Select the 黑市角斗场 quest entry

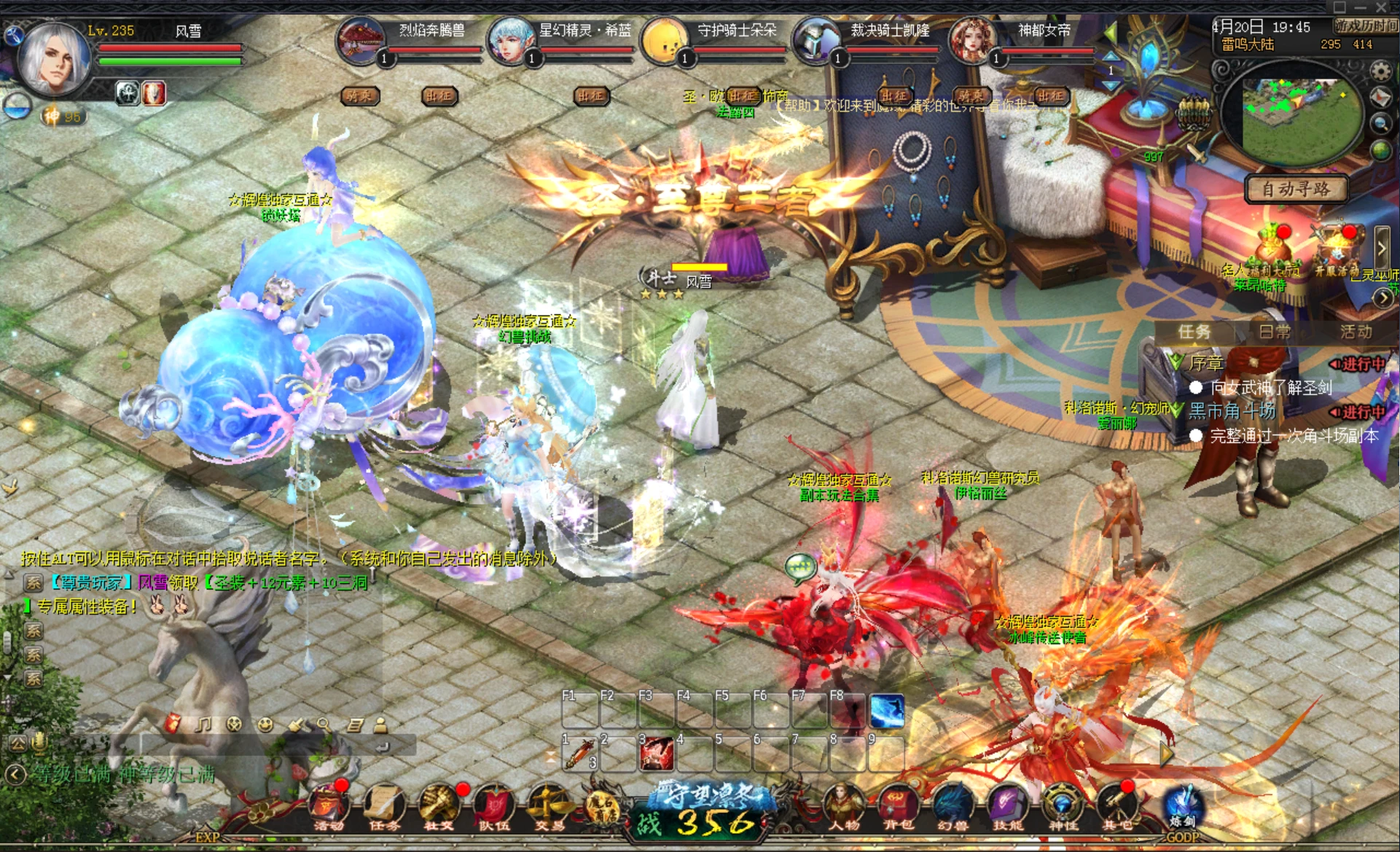click(x=1232, y=411)
